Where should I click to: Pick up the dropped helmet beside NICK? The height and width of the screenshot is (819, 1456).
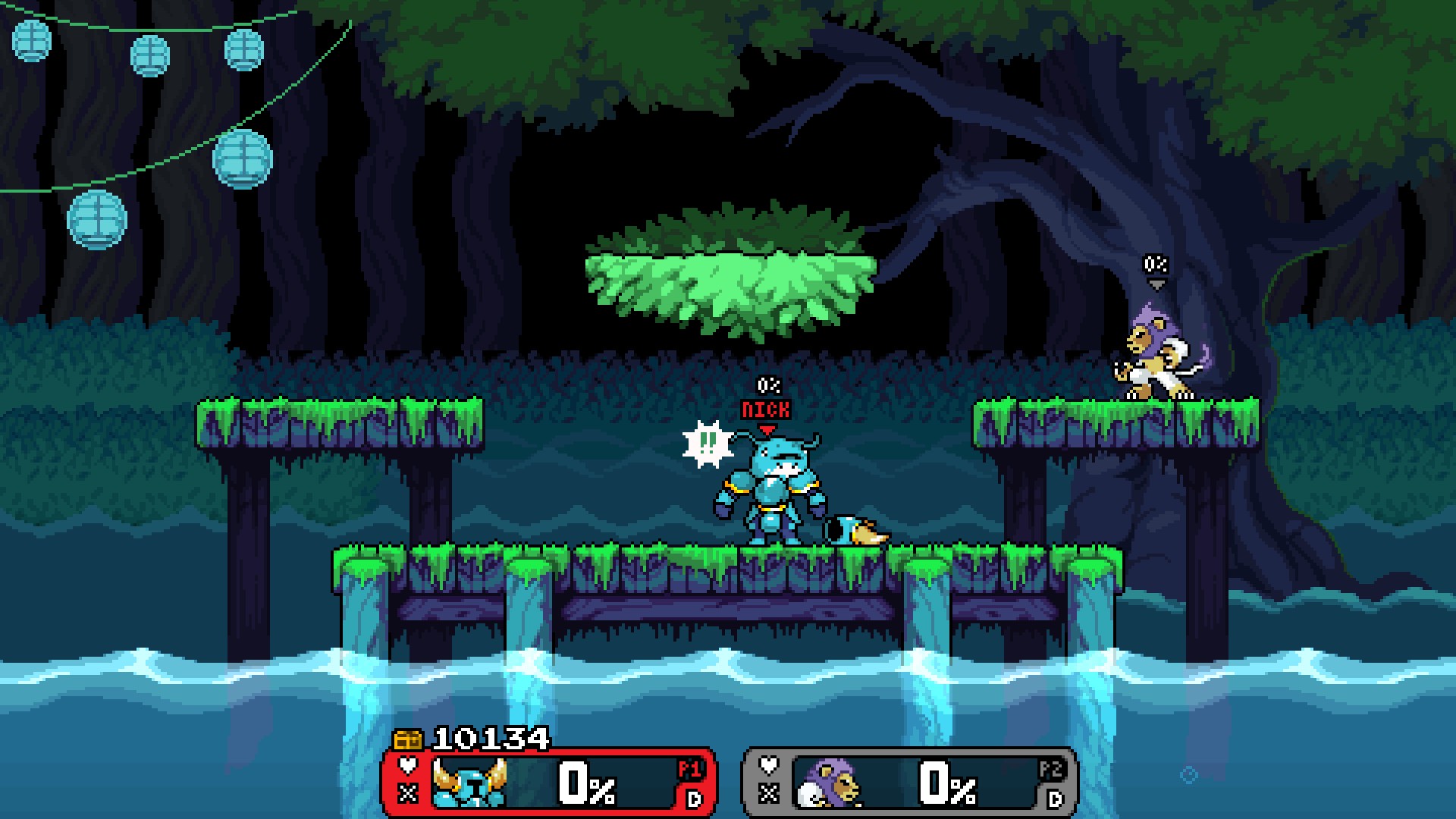point(853,529)
